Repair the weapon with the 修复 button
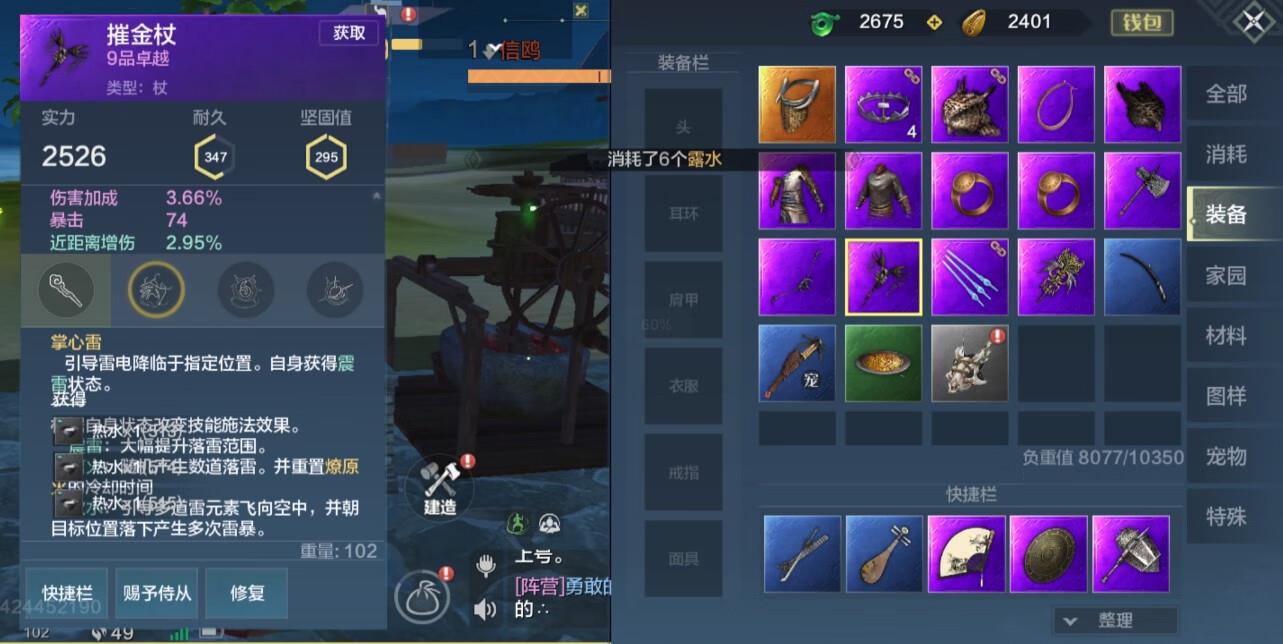 coord(247,592)
